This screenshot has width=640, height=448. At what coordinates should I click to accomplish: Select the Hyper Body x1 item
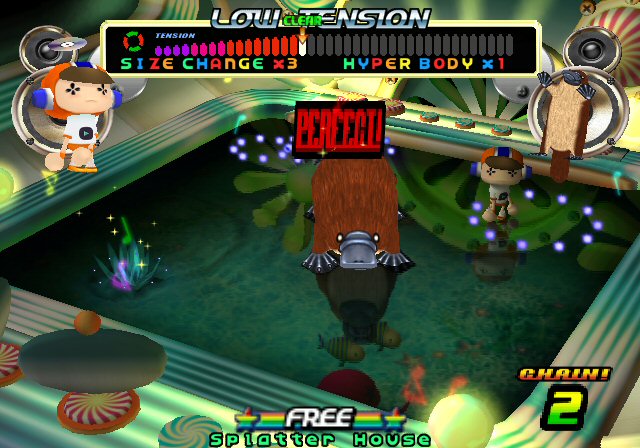point(423,63)
